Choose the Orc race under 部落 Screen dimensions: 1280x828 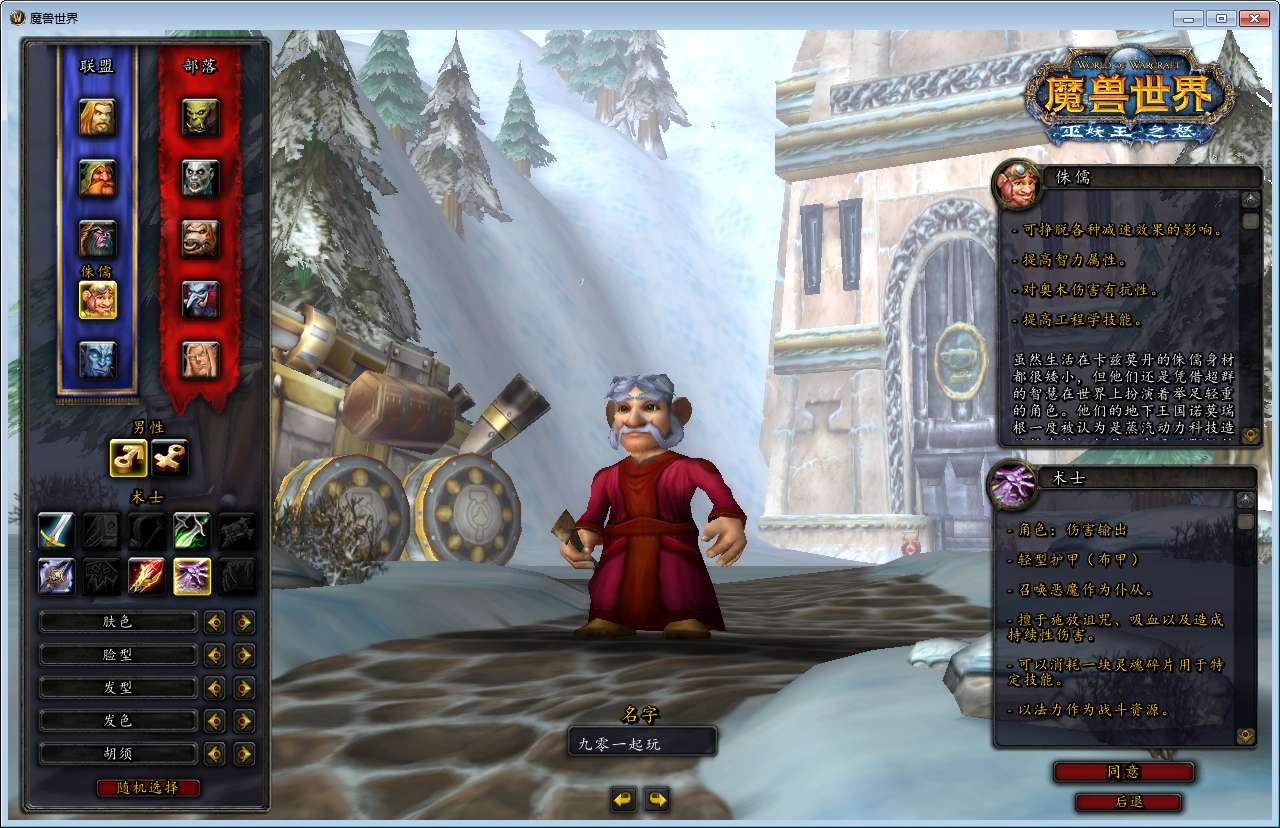200,117
